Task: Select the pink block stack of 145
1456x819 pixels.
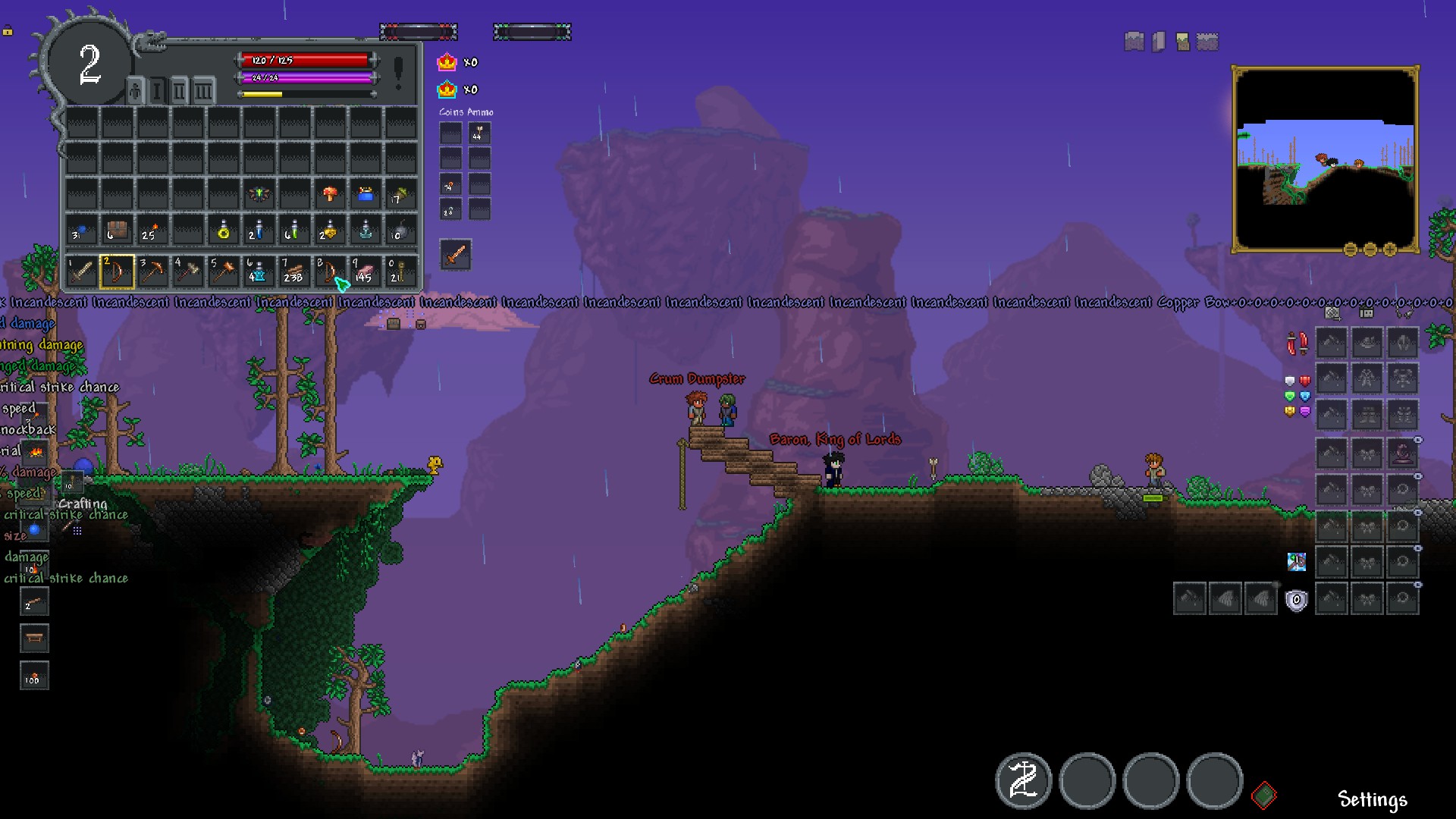Action: pos(366,271)
